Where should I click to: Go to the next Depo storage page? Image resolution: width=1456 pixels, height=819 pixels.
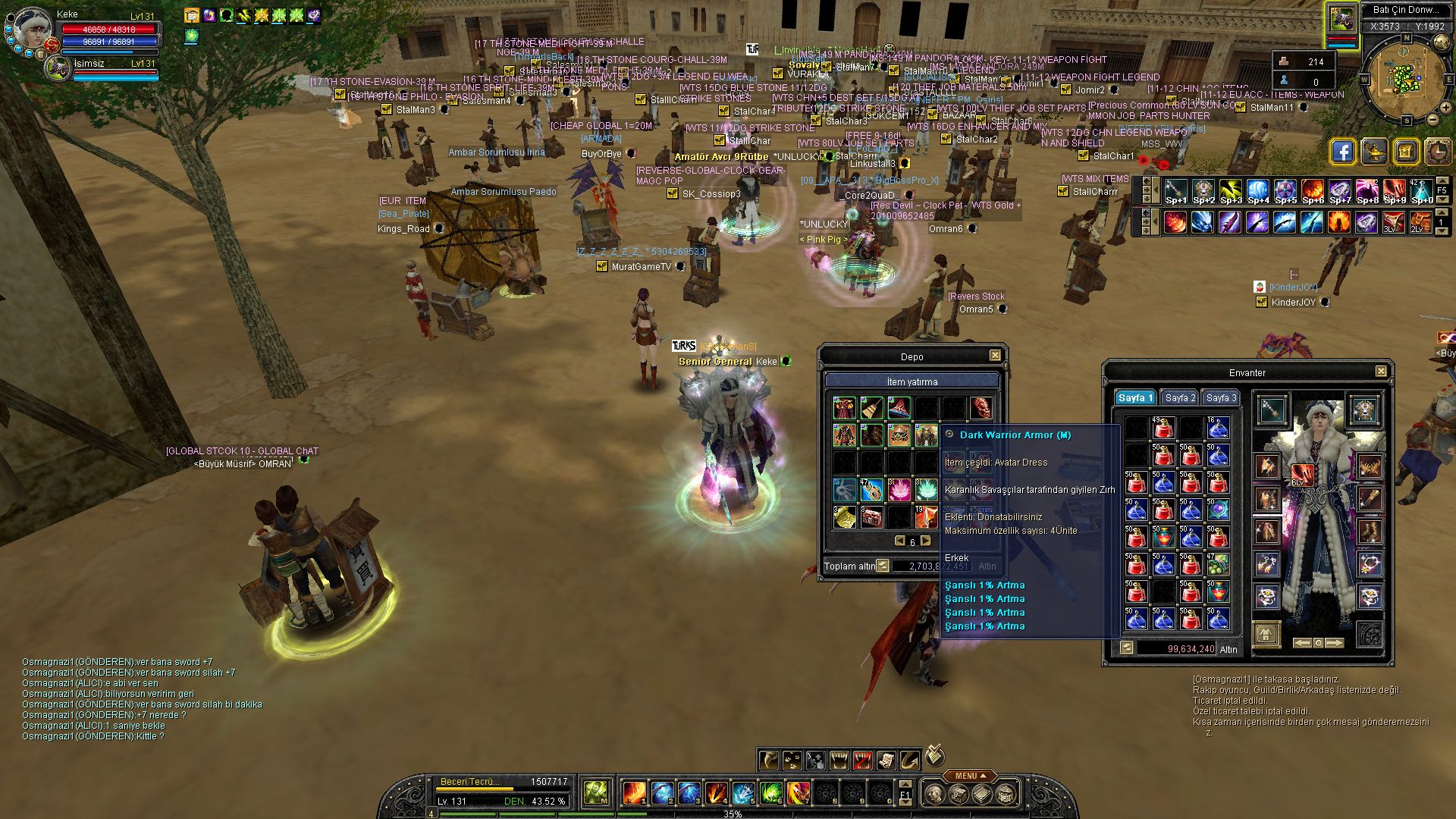coord(925,541)
